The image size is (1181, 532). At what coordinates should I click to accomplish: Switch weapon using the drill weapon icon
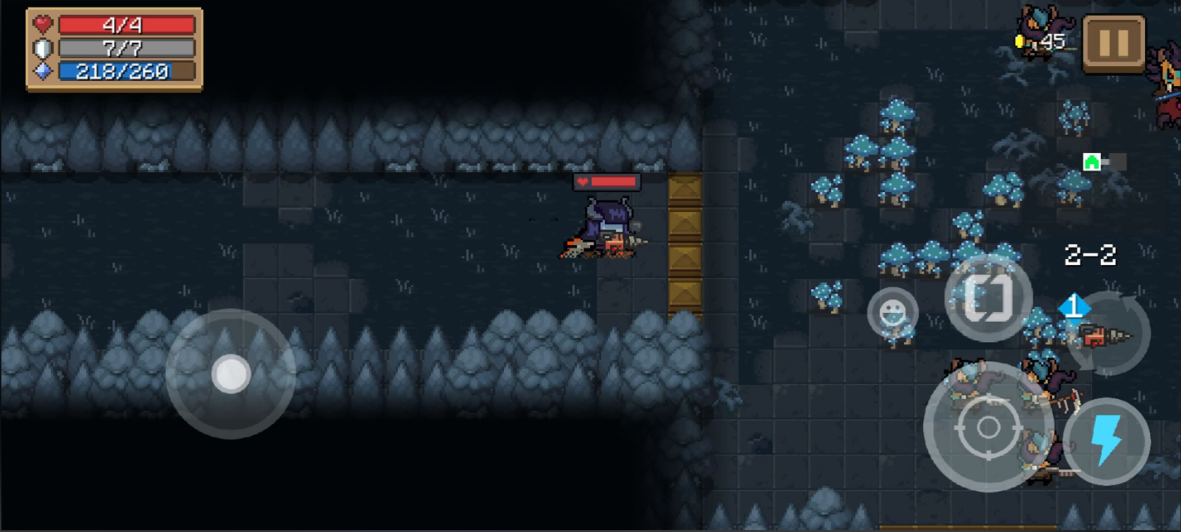1107,335
